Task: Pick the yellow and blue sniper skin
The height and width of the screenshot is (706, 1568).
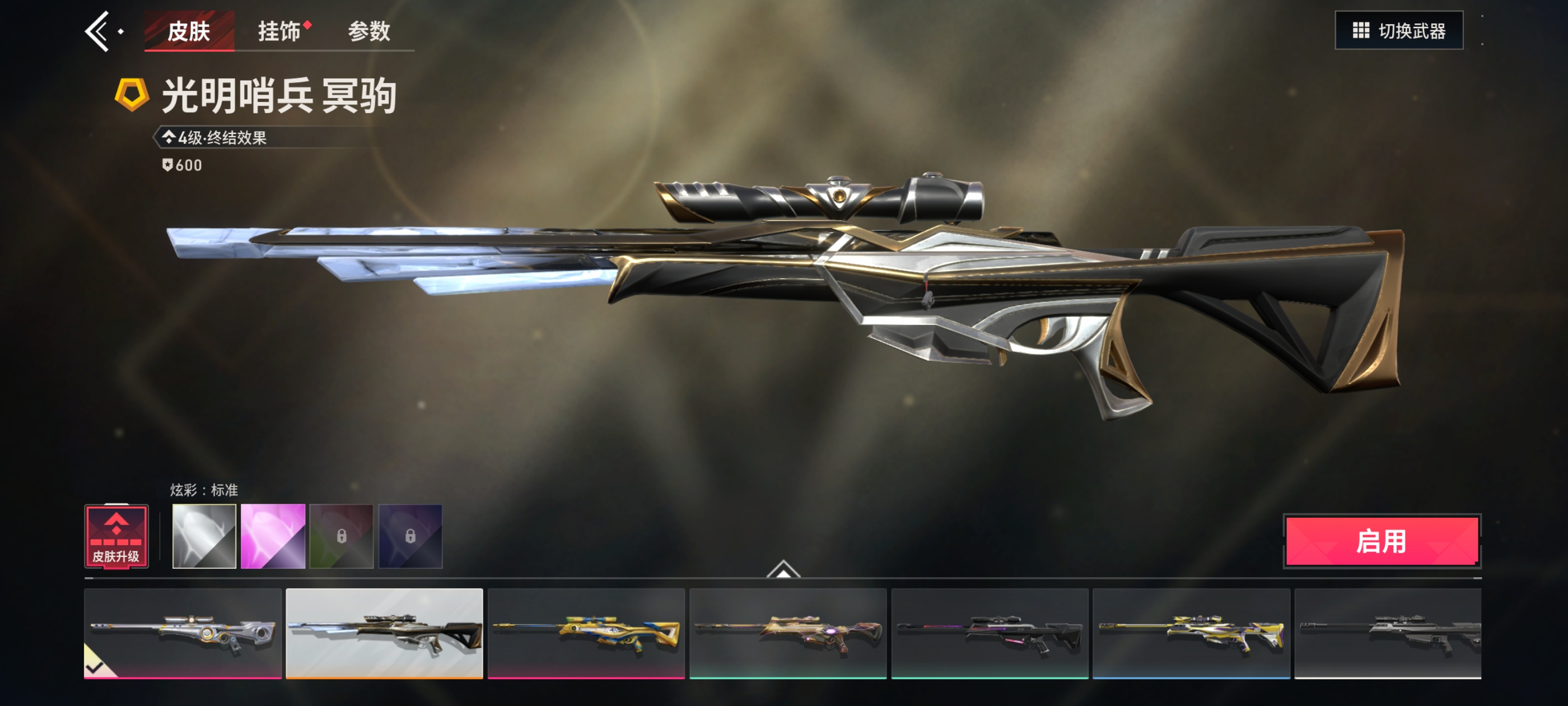Action: coord(586,633)
